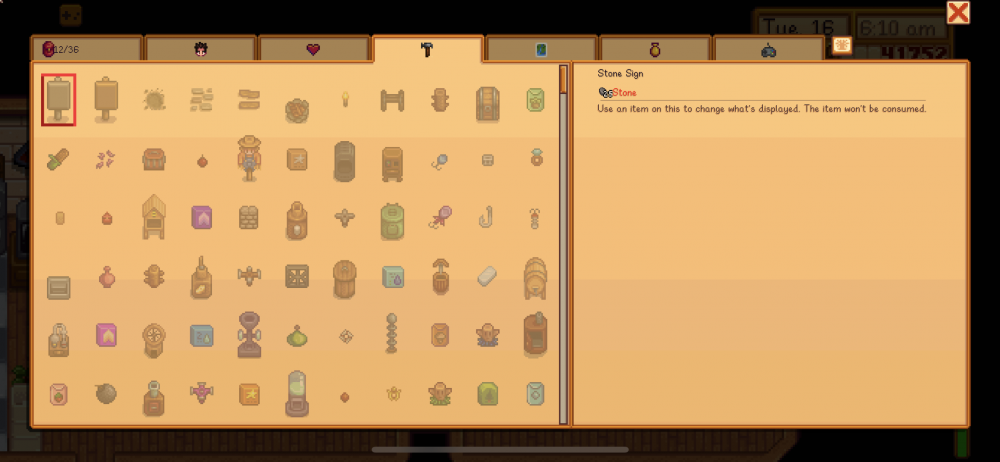
Task: Select the bee house recipe
Action: coord(154,216)
